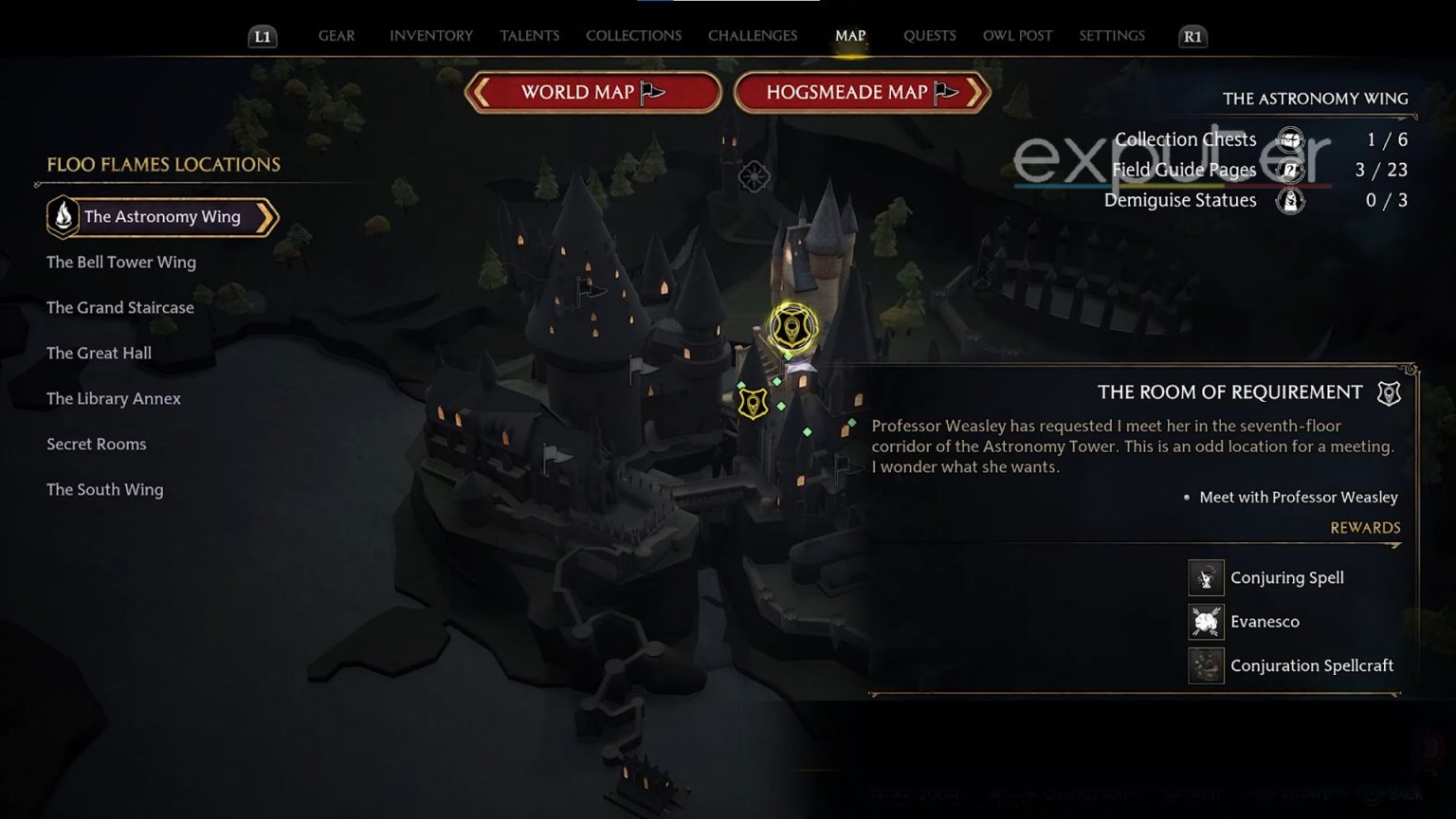The height and width of the screenshot is (819, 1456).
Task: Click the Room of Requirement quest crest icon
Action: 1388,391
